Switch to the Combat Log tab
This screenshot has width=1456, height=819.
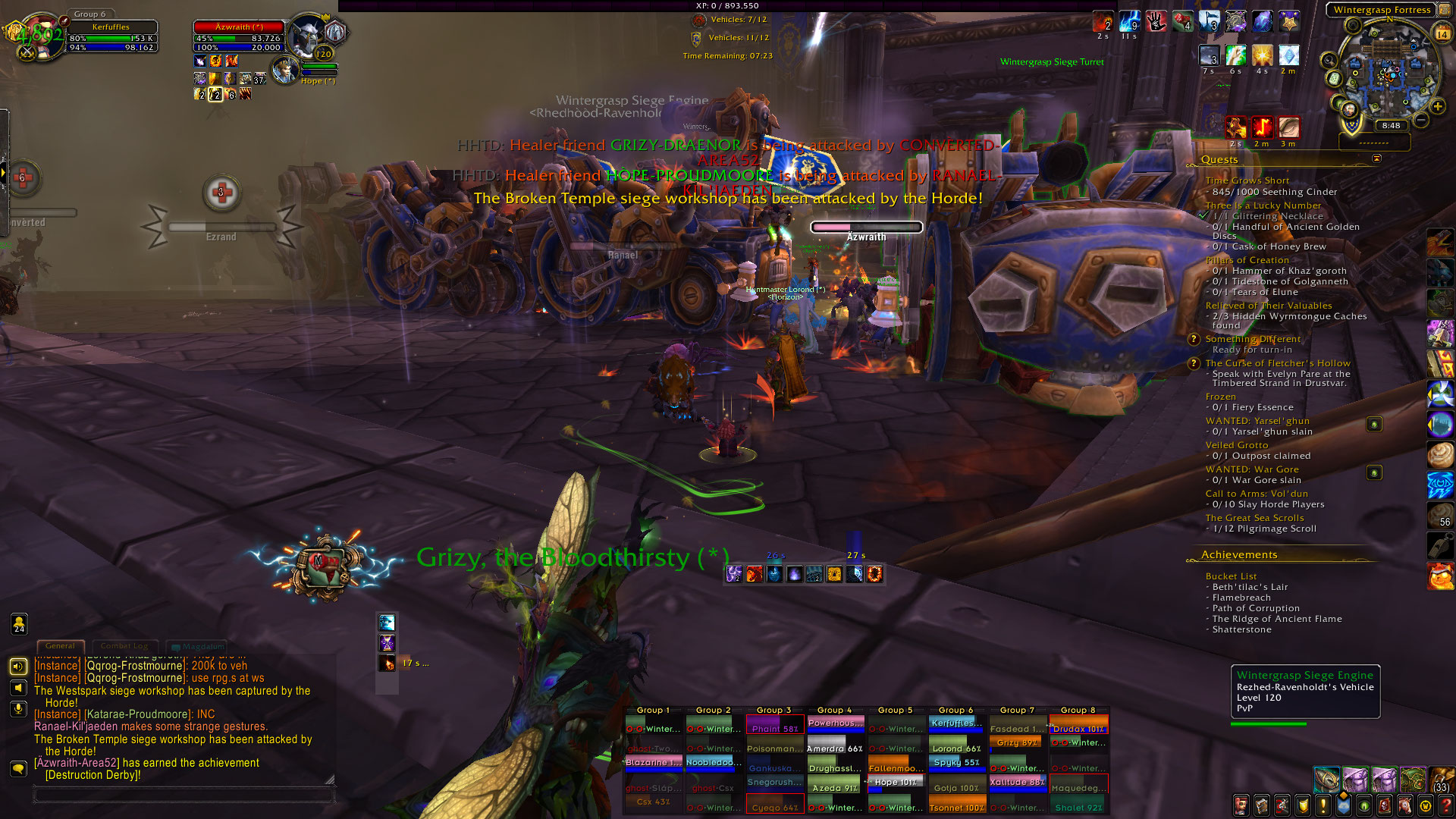click(x=124, y=646)
